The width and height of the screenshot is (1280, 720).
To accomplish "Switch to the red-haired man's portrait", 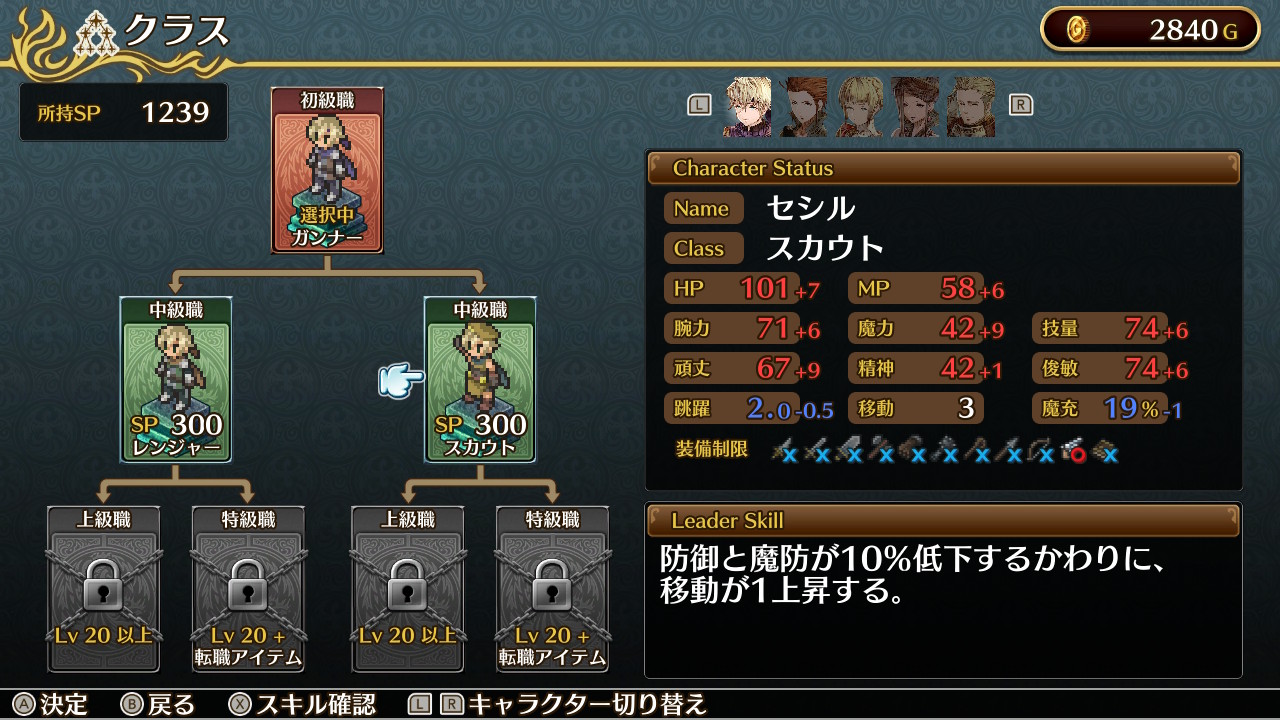I will tap(803, 107).
